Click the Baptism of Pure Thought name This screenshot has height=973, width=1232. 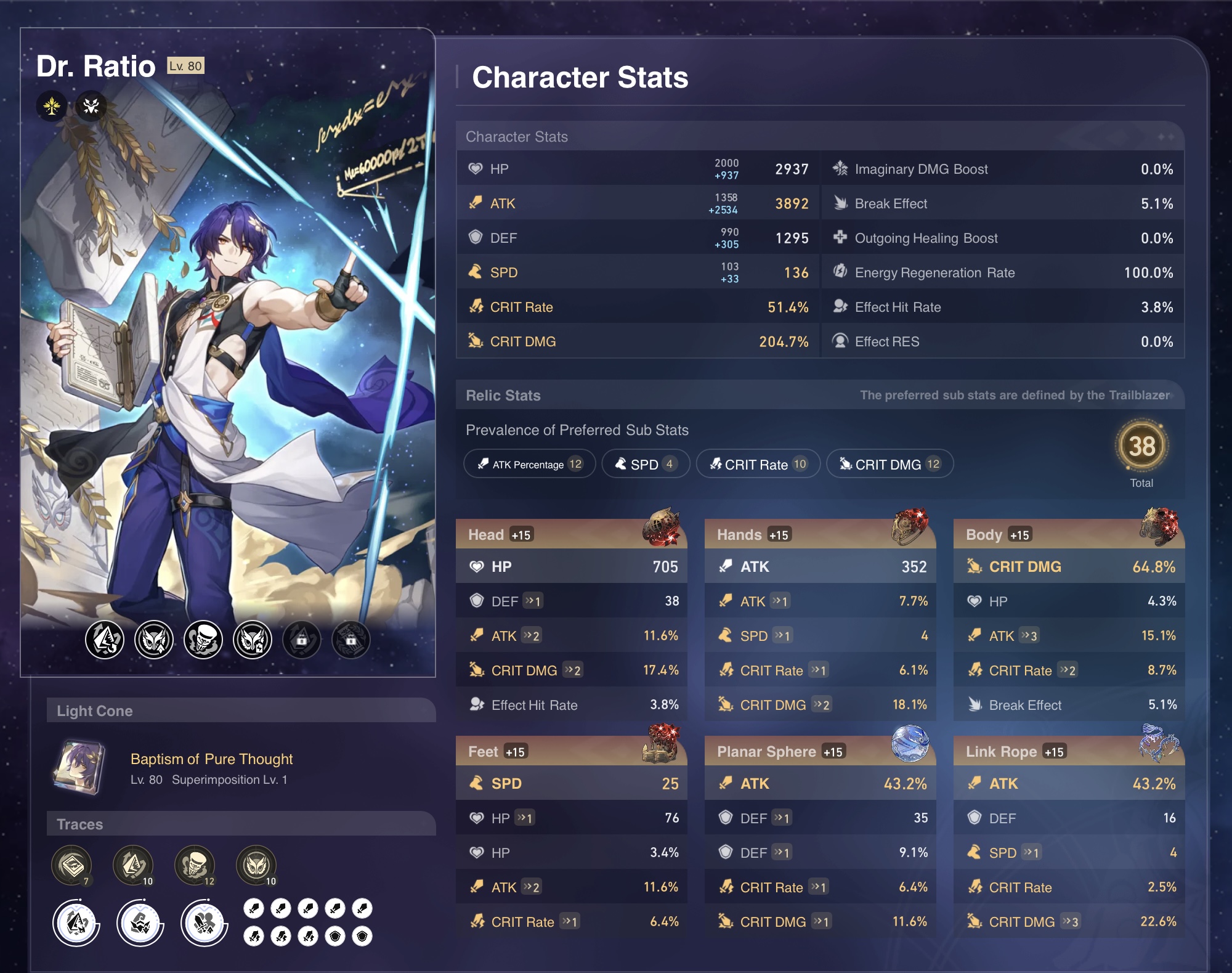coord(211,759)
